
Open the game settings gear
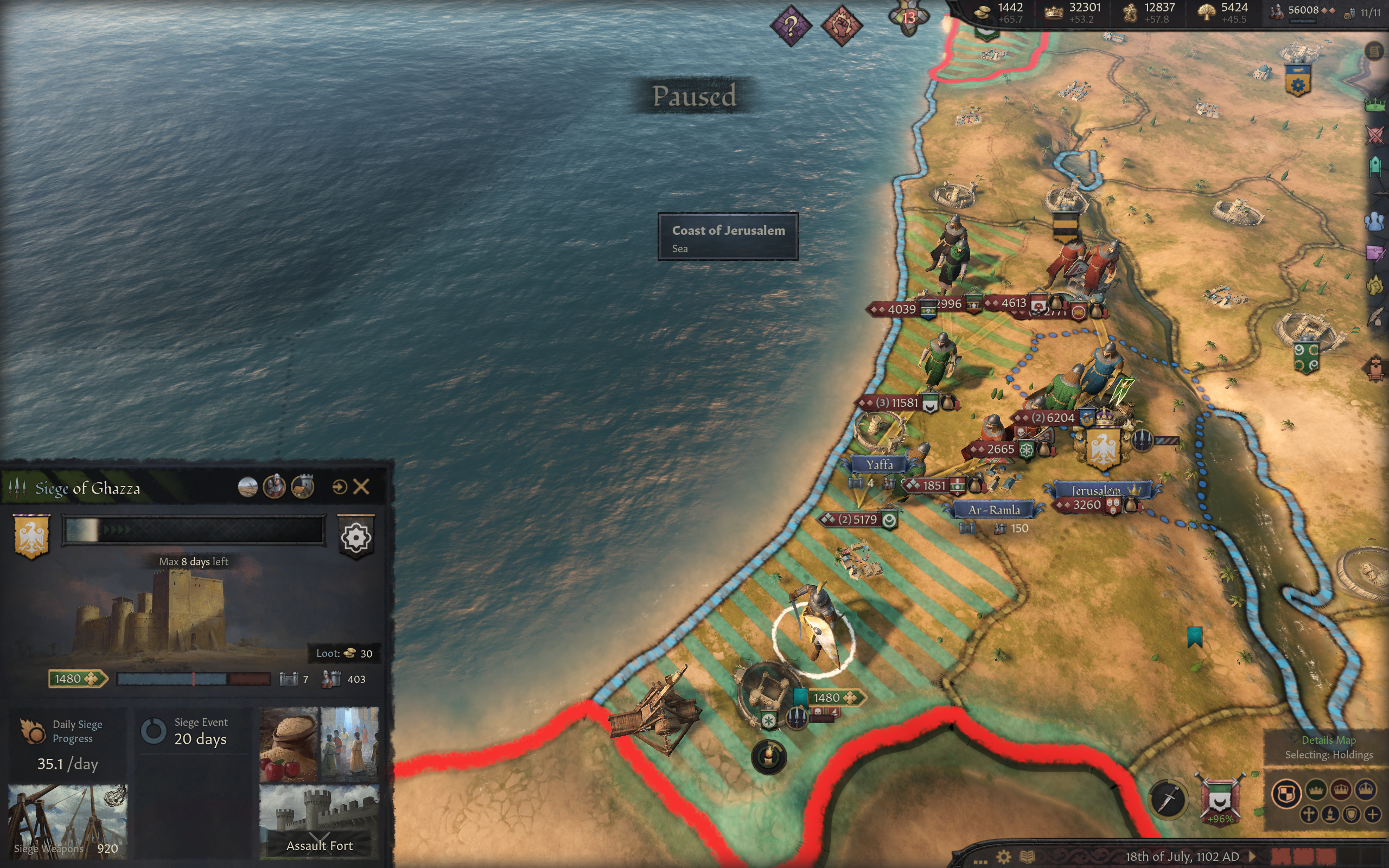pos(1003,857)
